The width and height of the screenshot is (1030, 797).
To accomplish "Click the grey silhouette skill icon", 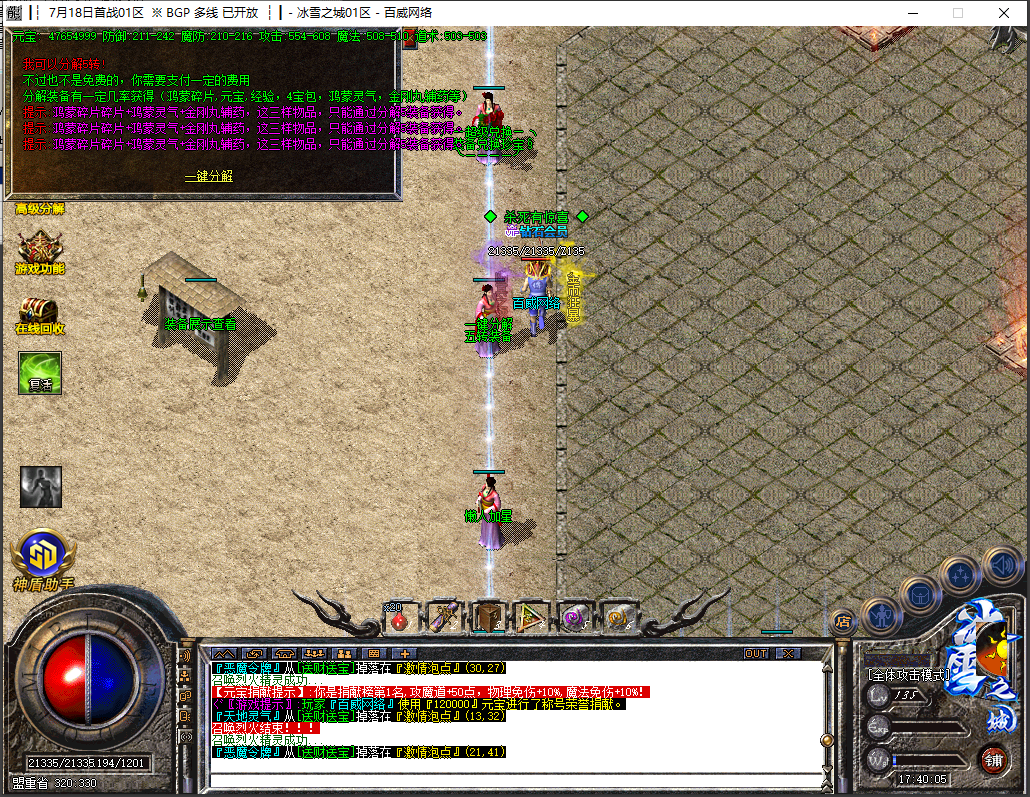I will [40, 486].
